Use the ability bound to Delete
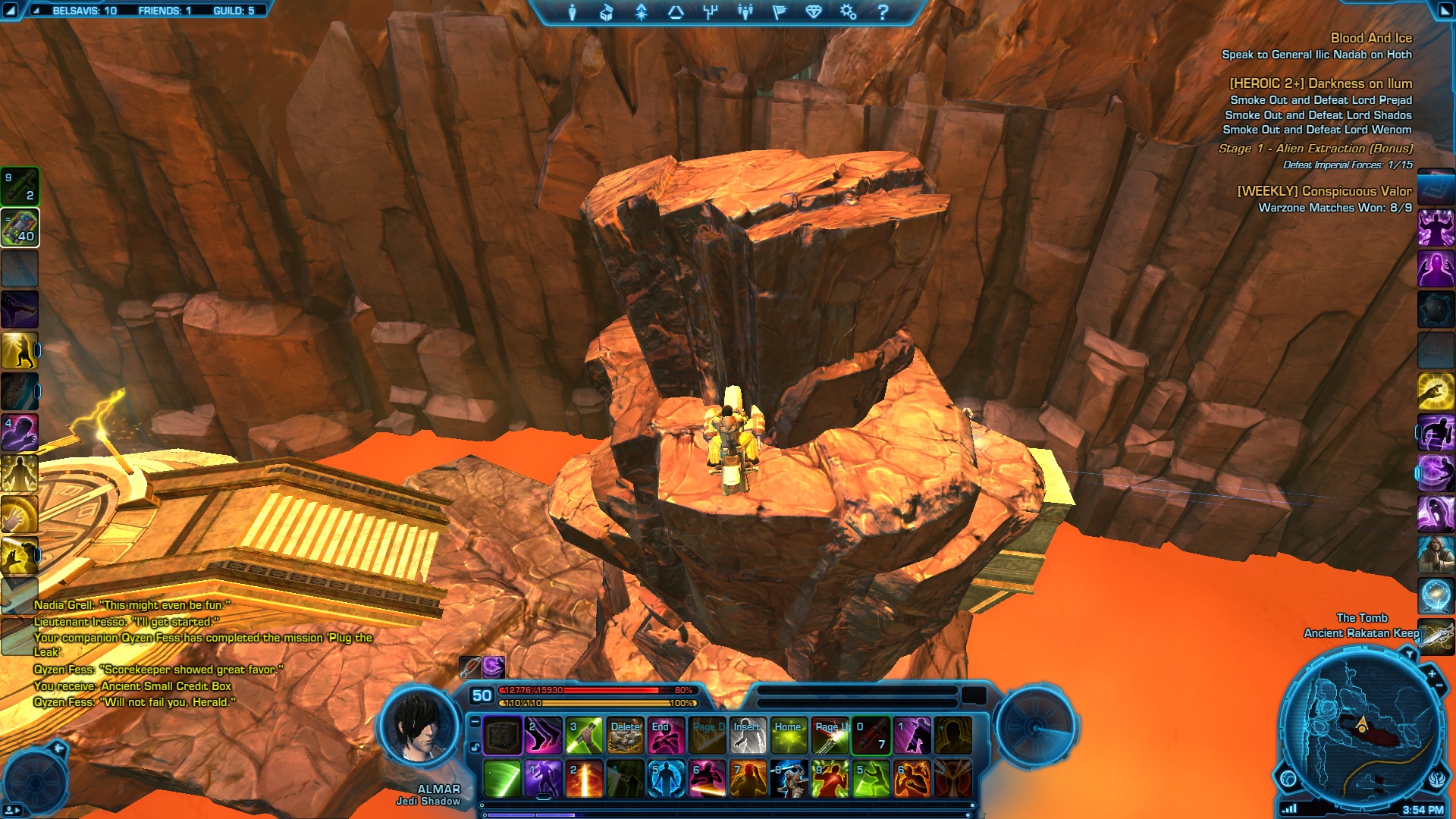The image size is (1456, 819). (x=625, y=736)
